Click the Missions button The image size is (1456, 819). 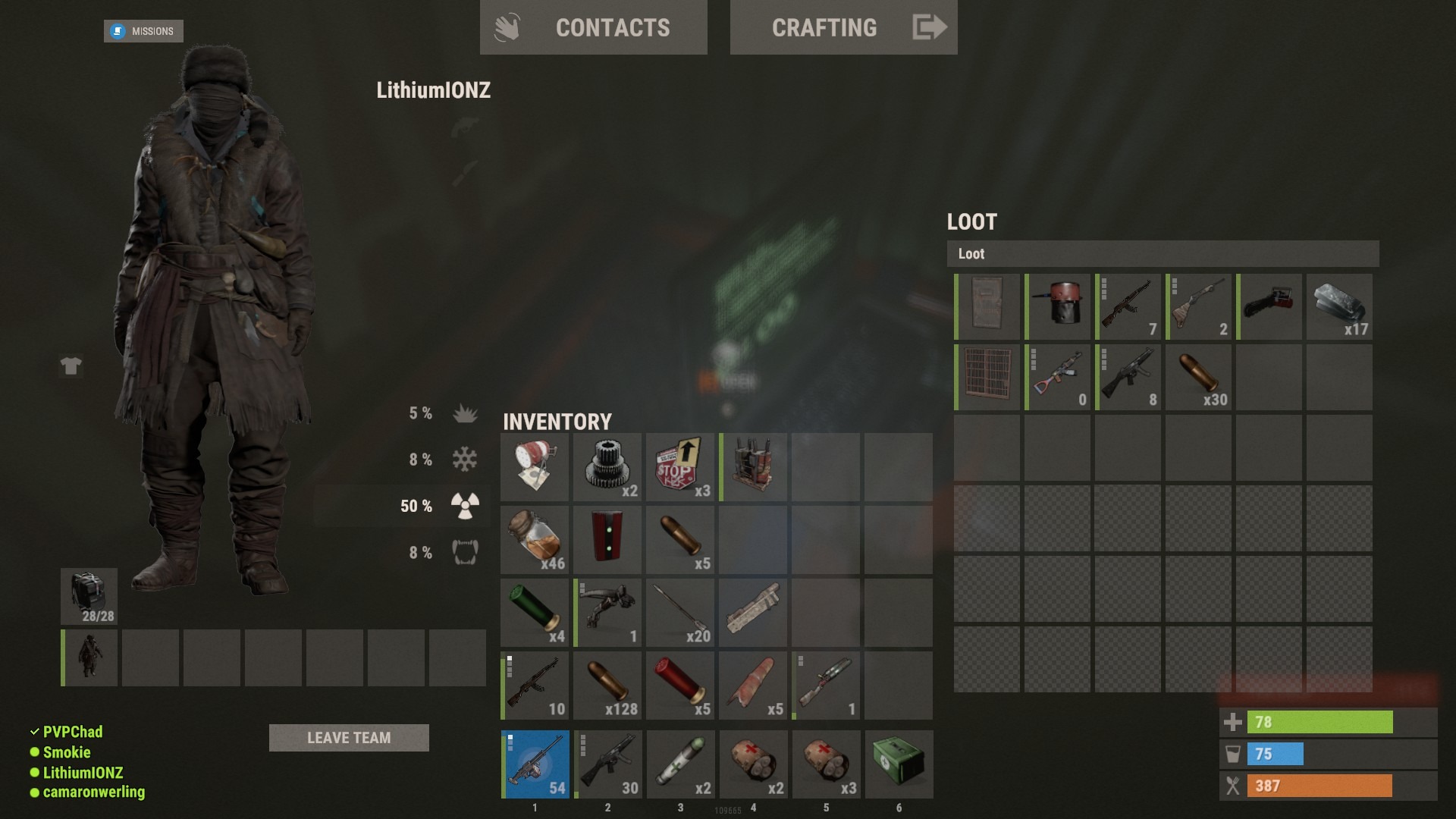(143, 31)
